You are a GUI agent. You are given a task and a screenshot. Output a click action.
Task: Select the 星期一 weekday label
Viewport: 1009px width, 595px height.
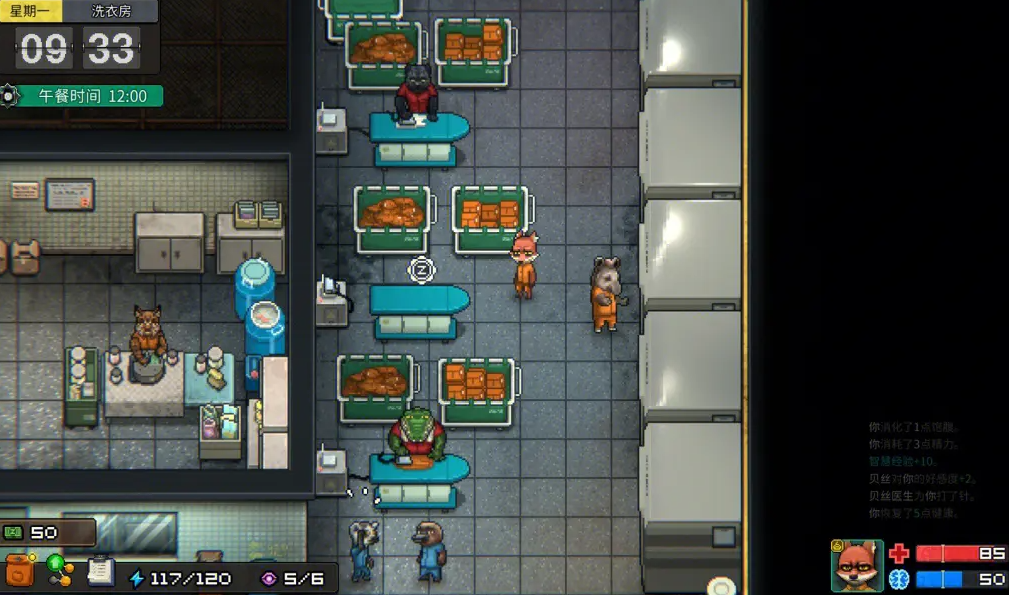(31, 12)
